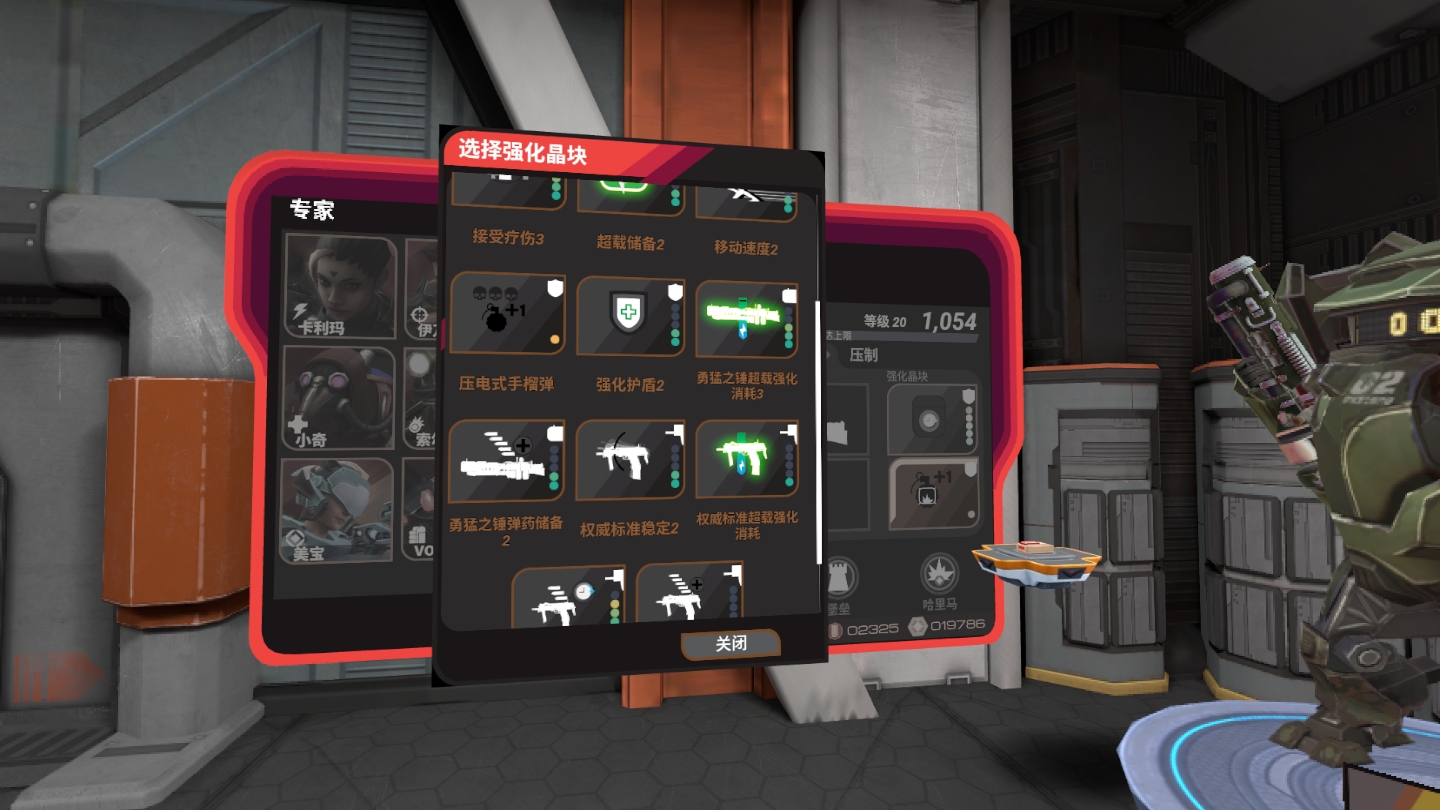
Task: Open the 哈里马 mode icon
Action: tap(939, 575)
